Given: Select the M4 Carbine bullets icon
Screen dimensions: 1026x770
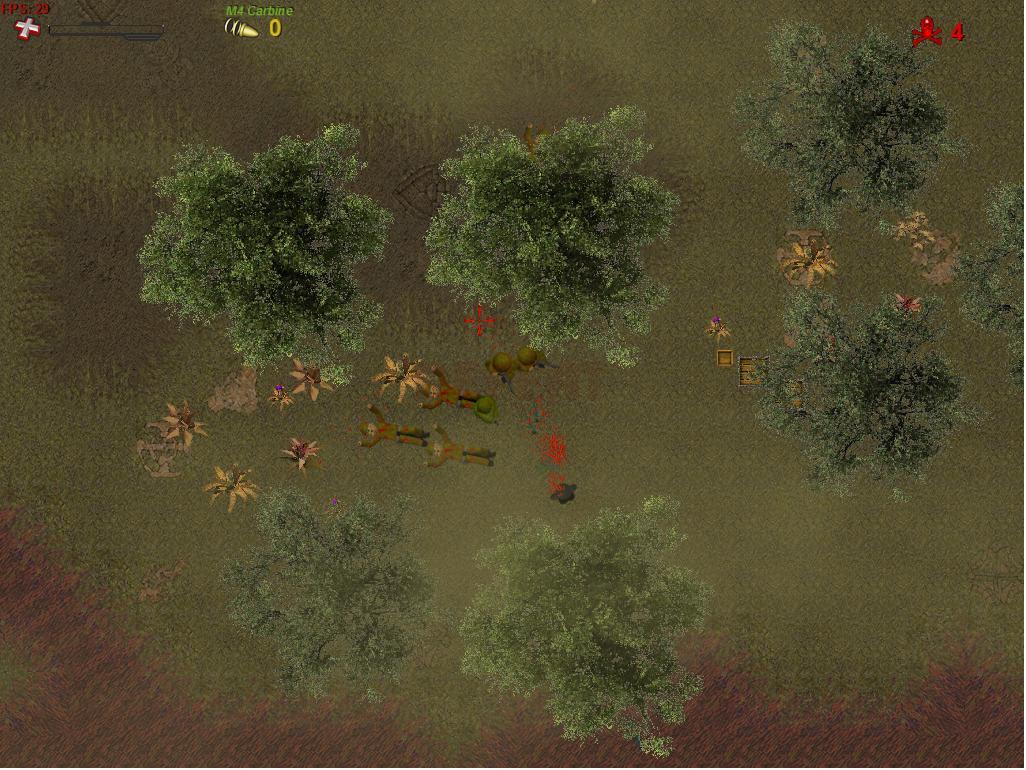Looking at the screenshot, I should point(241,29).
